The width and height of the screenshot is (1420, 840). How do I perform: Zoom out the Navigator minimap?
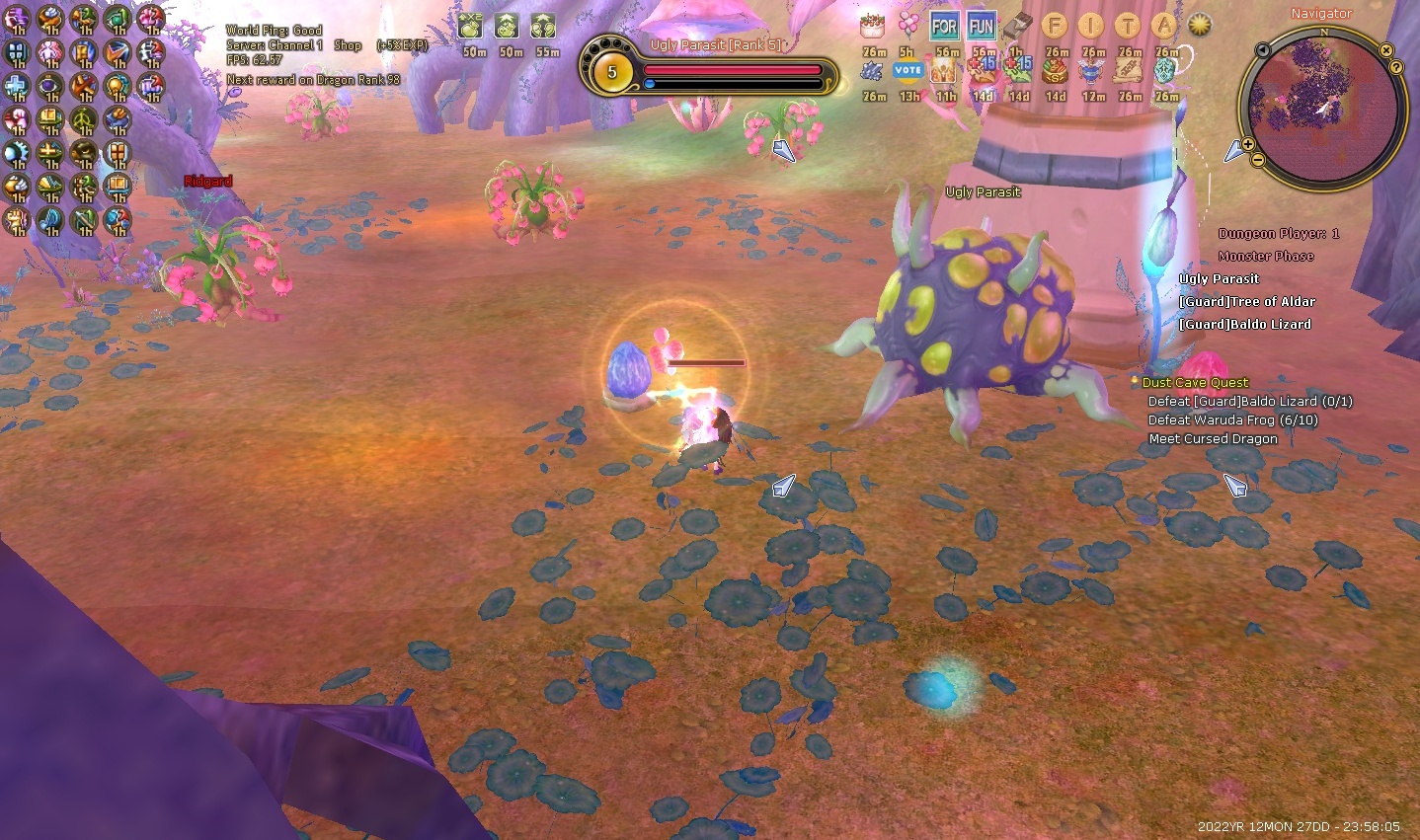(x=1258, y=159)
